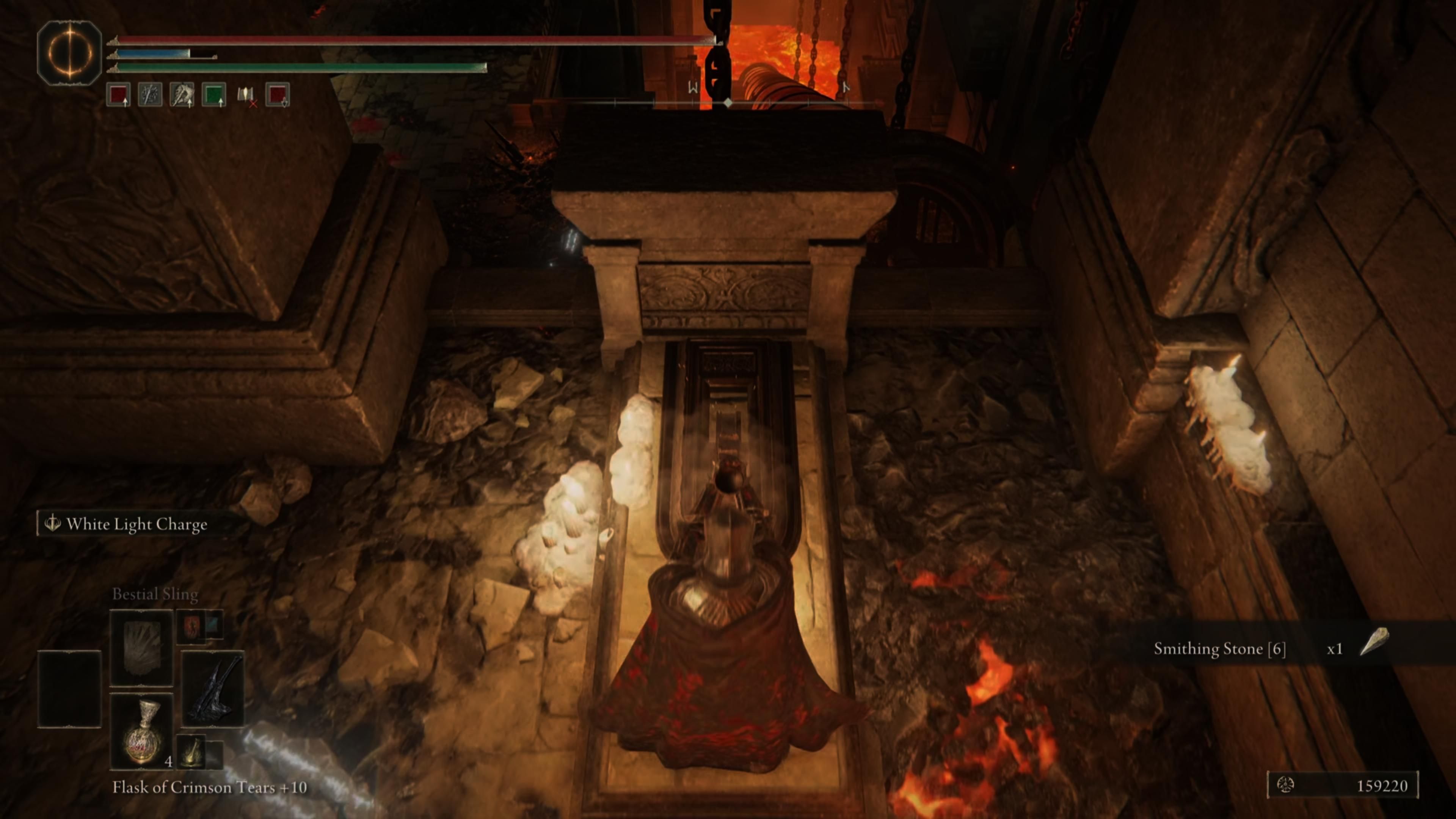Image resolution: width=1456 pixels, height=819 pixels.
Task: Select the Flask of Crimson Tears slot
Action: tap(141, 731)
